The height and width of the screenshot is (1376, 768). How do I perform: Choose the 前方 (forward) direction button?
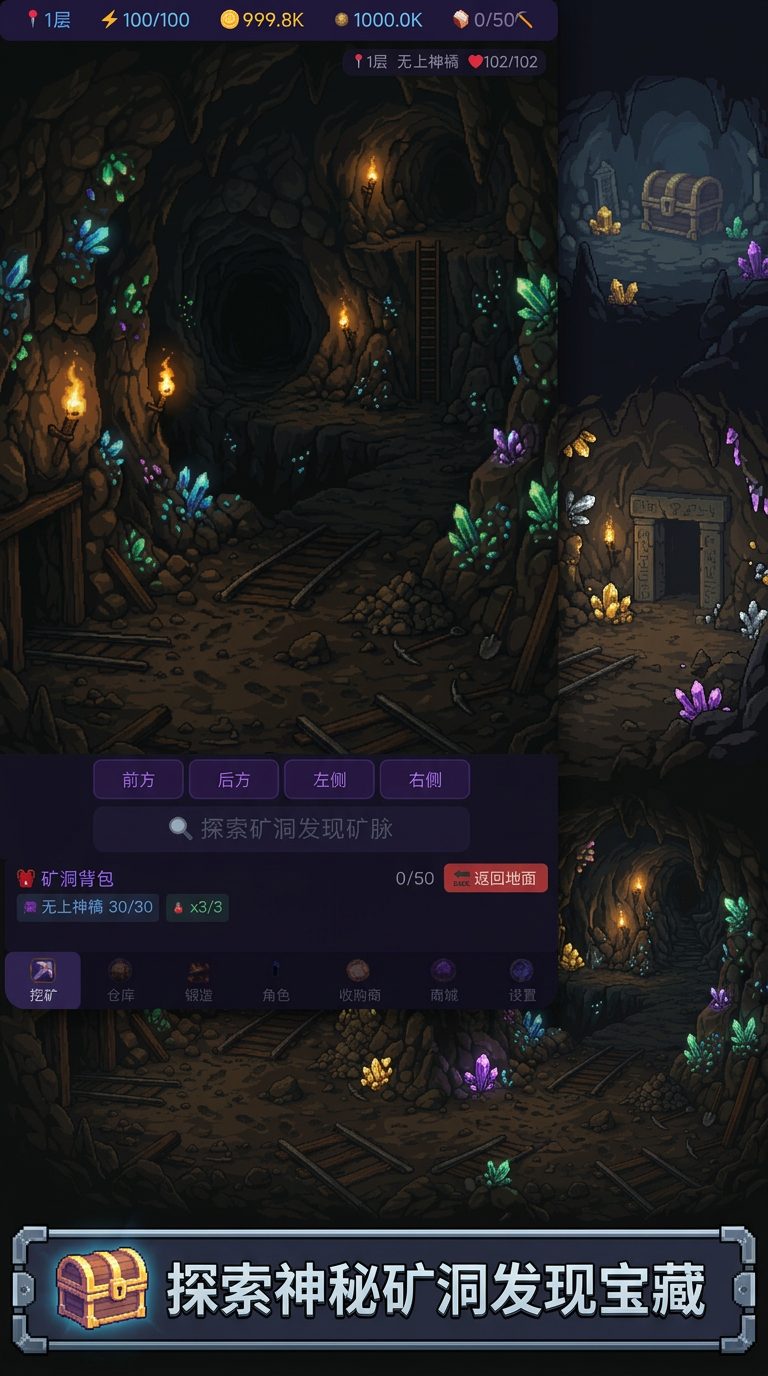click(138, 780)
